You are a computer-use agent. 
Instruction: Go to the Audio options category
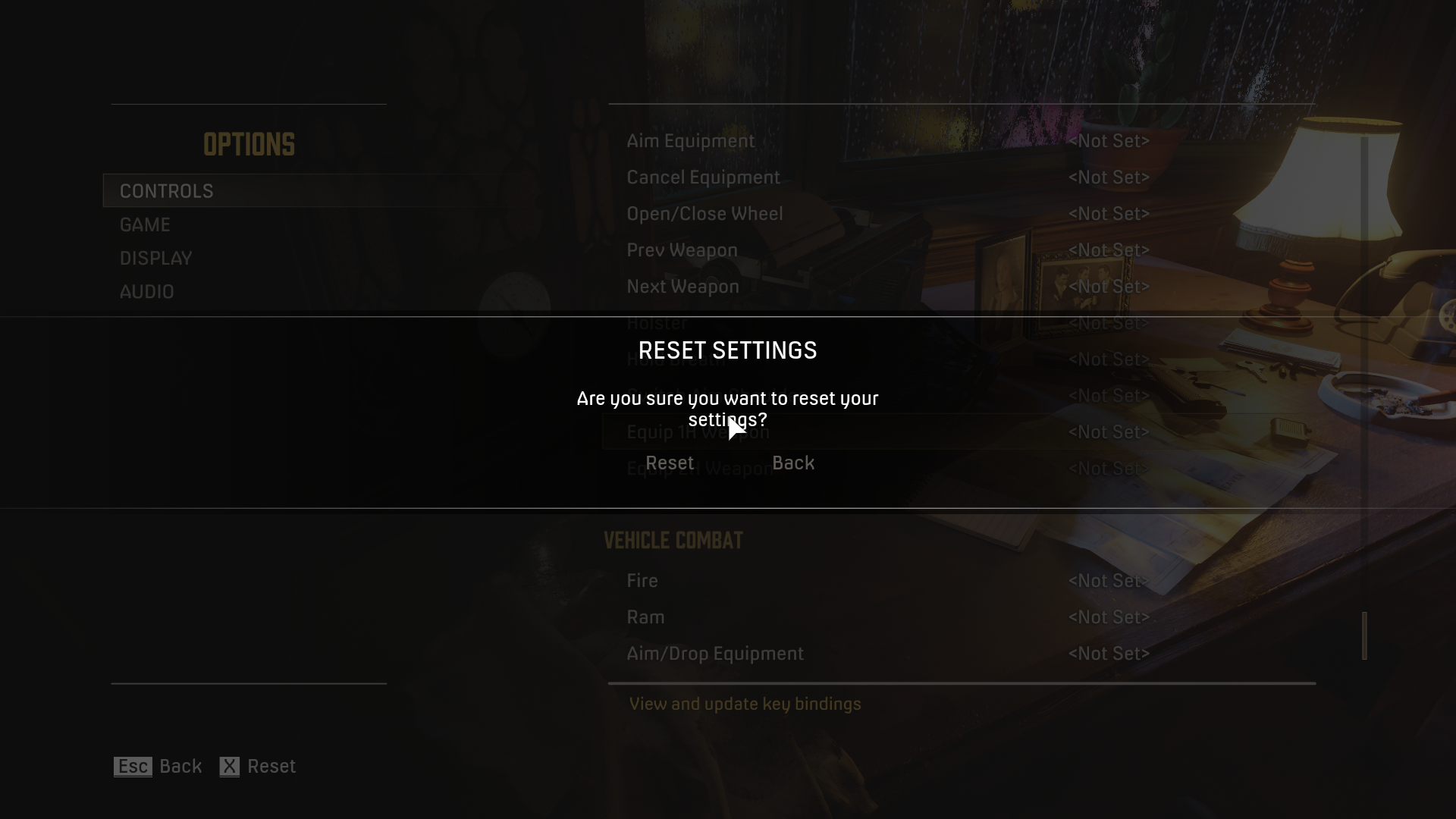pos(146,292)
